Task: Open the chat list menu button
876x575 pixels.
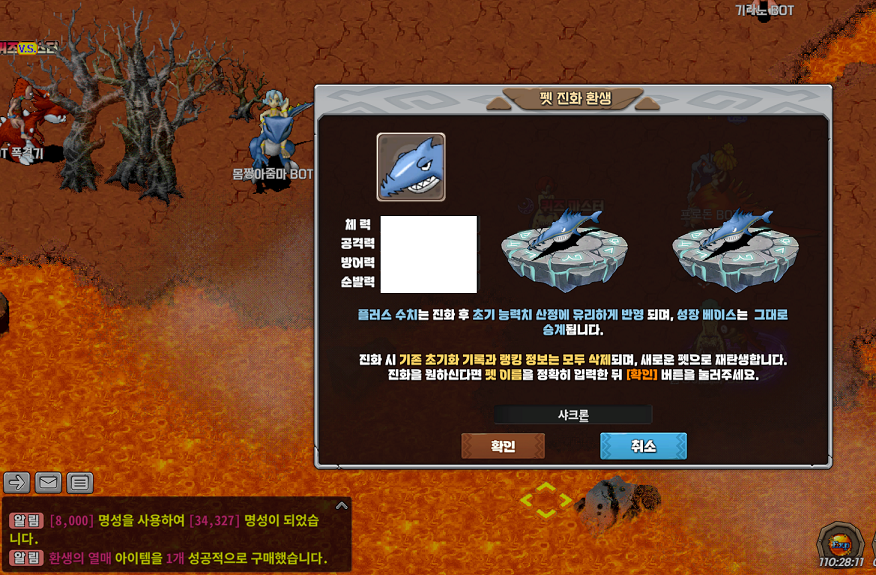Action: pyautogui.click(x=80, y=483)
